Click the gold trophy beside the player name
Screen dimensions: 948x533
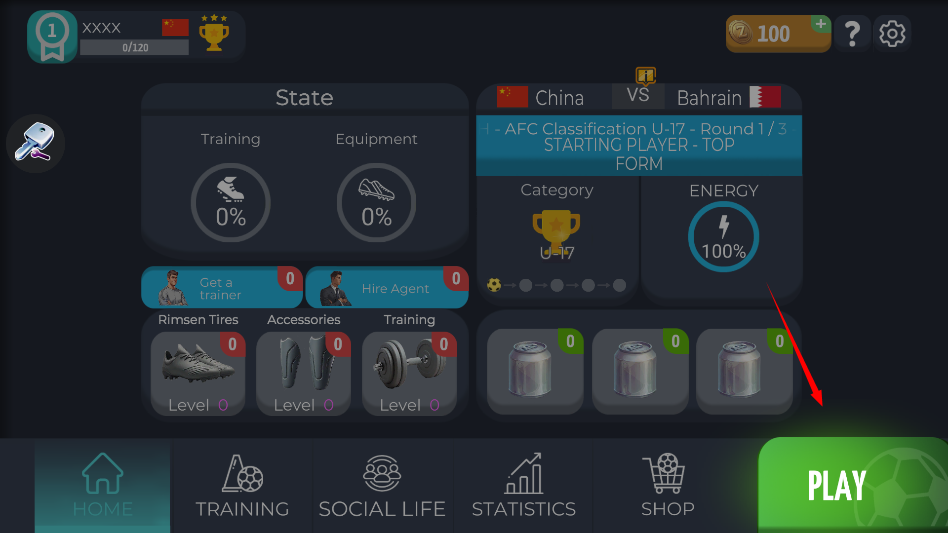pyautogui.click(x=213, y=35)
